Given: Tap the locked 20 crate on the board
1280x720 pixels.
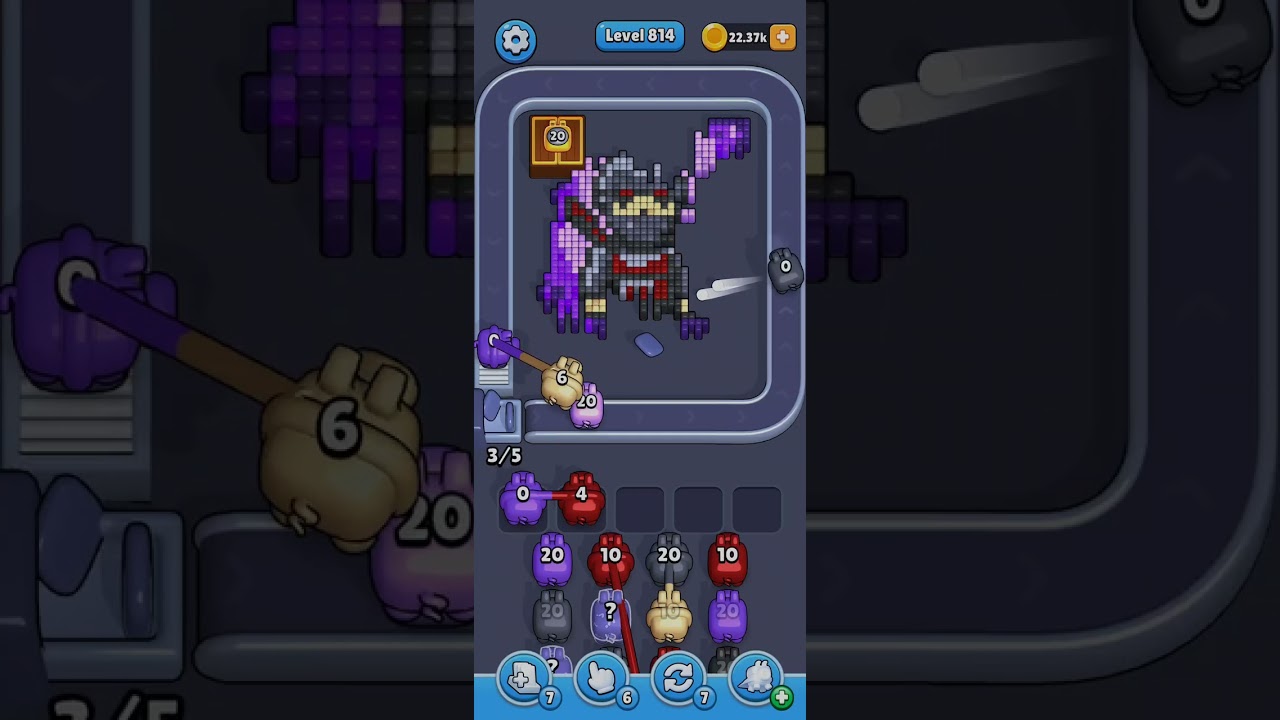Looking at the screenshot, I should coord(557,141).
